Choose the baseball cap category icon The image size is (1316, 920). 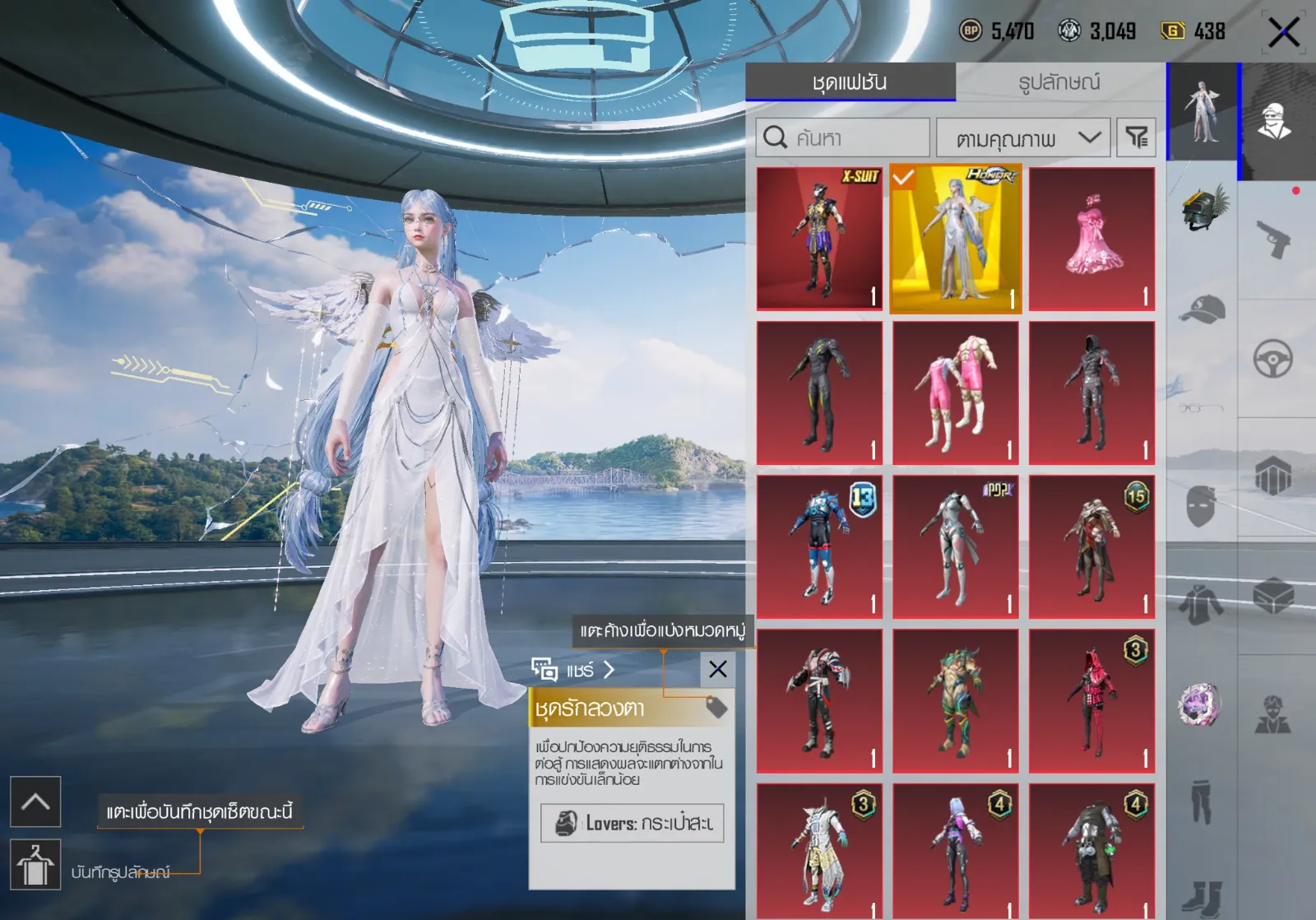point(1202,309)
